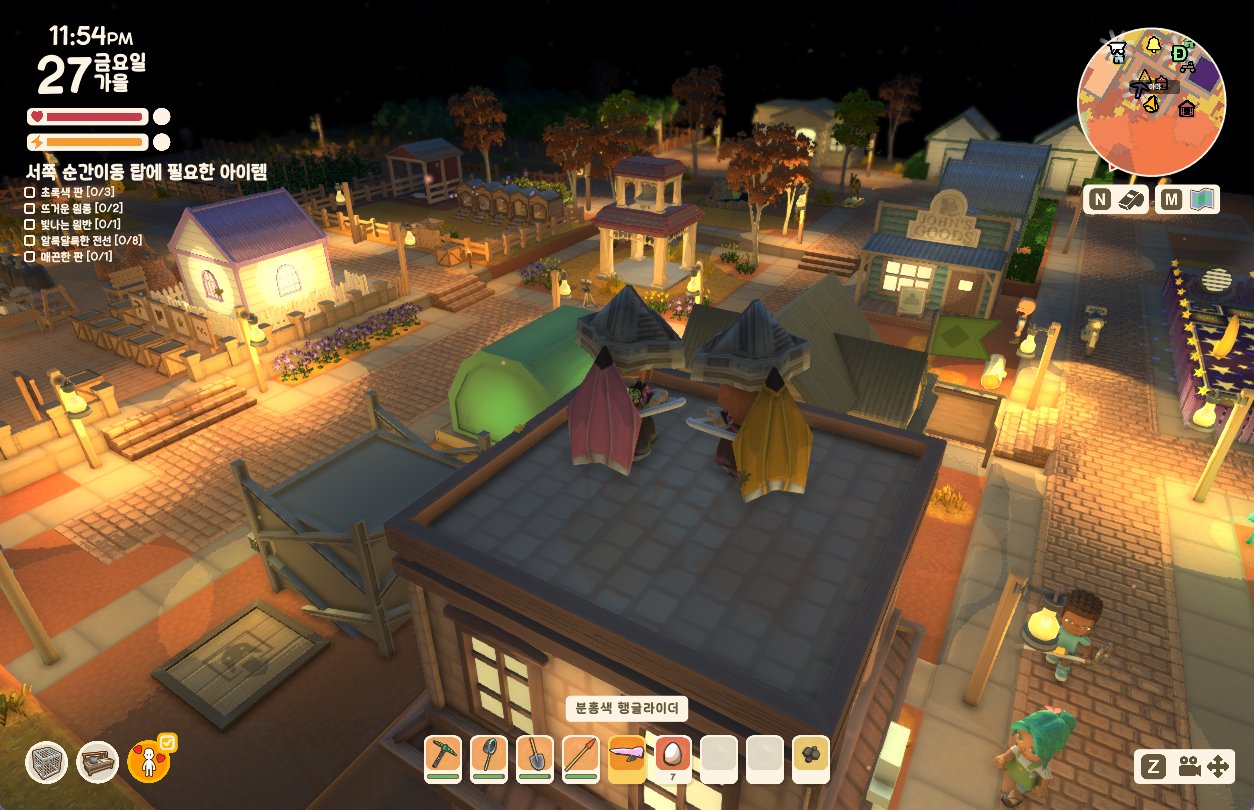Click the whistle button beside N key
Image resolution: width=1254 pixels, height=810 pixels.
pos(1128,200)
